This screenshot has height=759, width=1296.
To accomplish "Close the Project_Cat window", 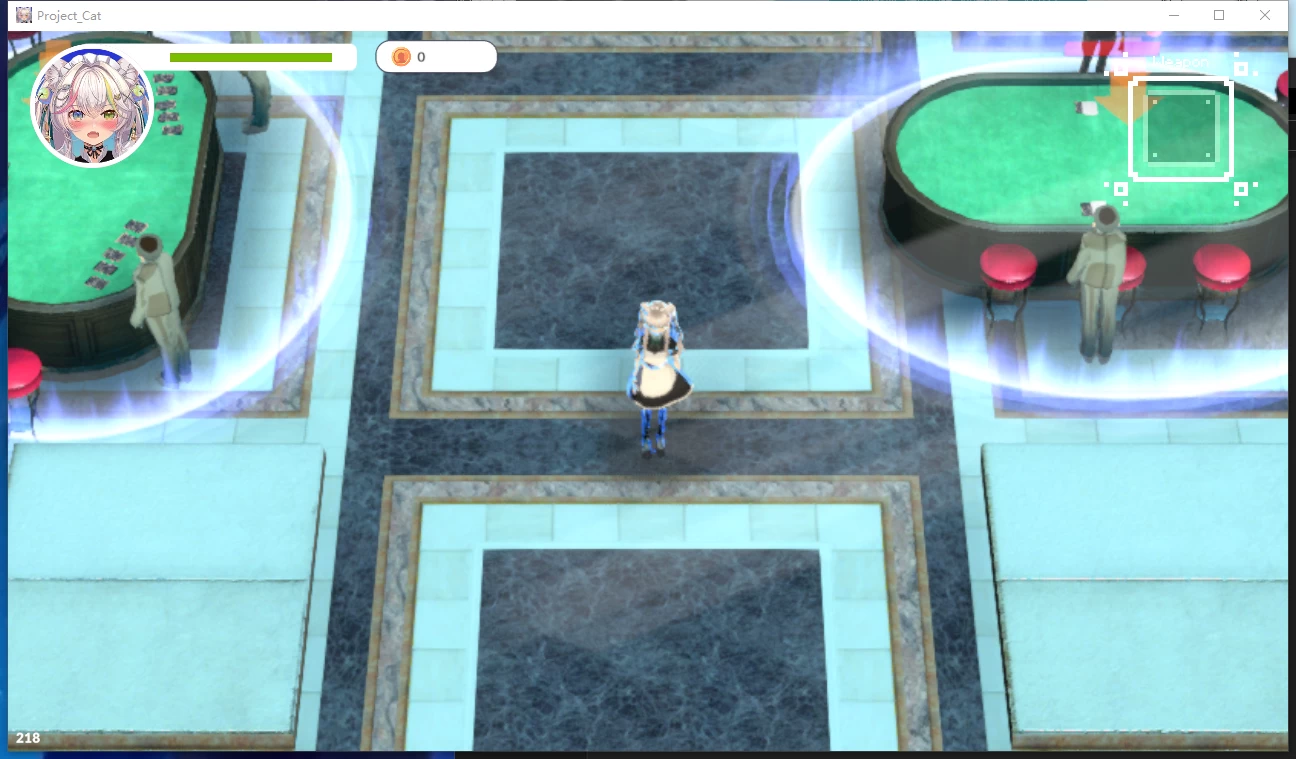I will point(1265,15).
